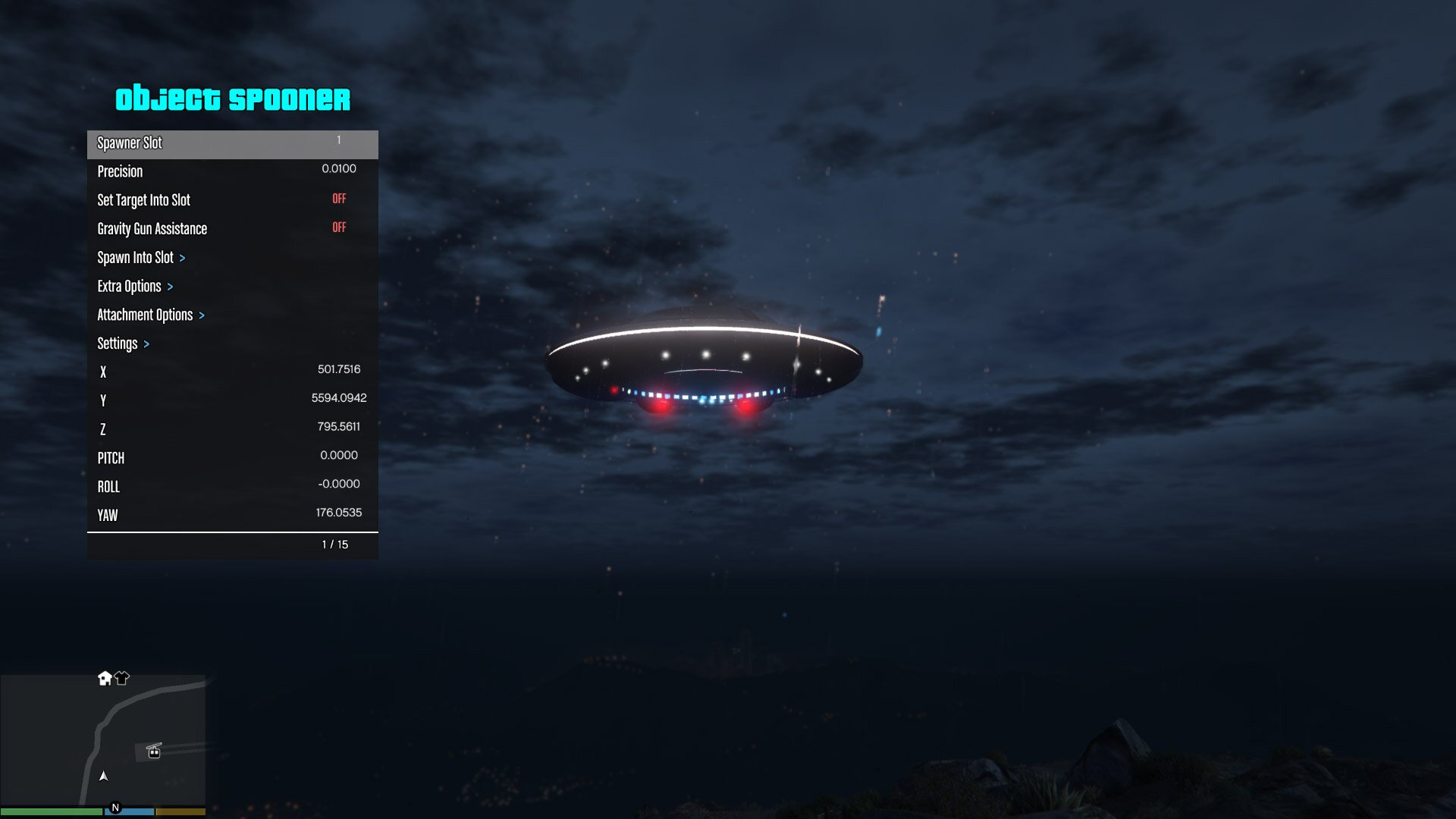Open Extra Options submenu

[x=232, y=287]
